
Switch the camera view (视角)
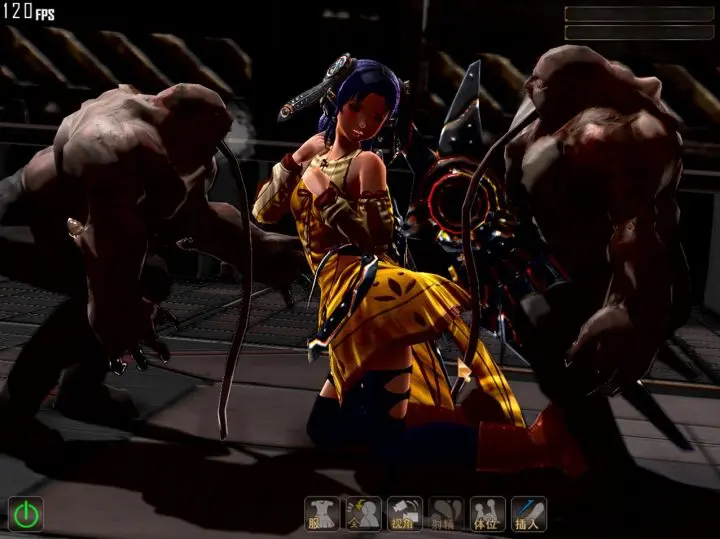(x=404, y=514)
